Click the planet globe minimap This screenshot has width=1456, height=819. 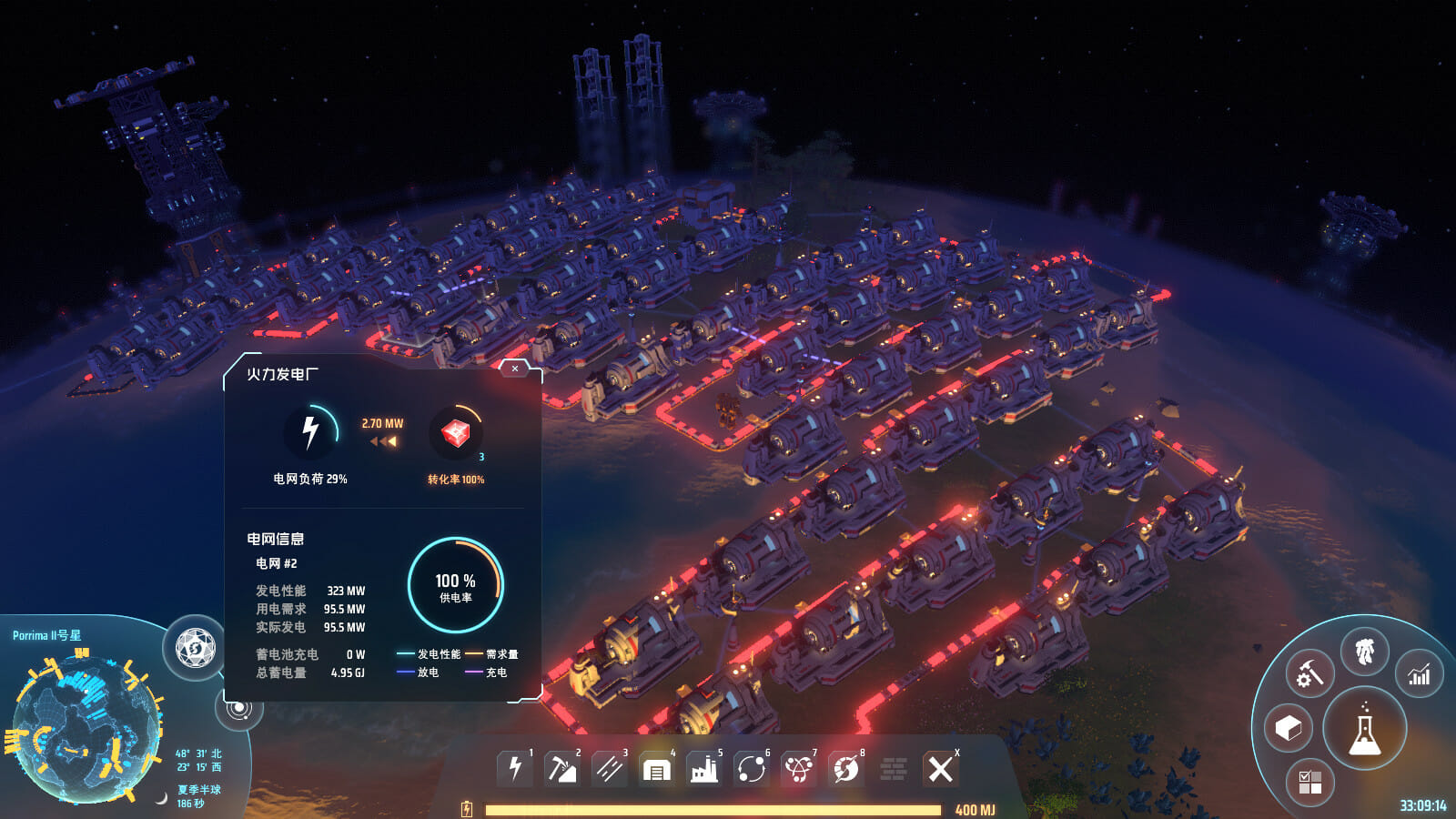tap(86, 728)
